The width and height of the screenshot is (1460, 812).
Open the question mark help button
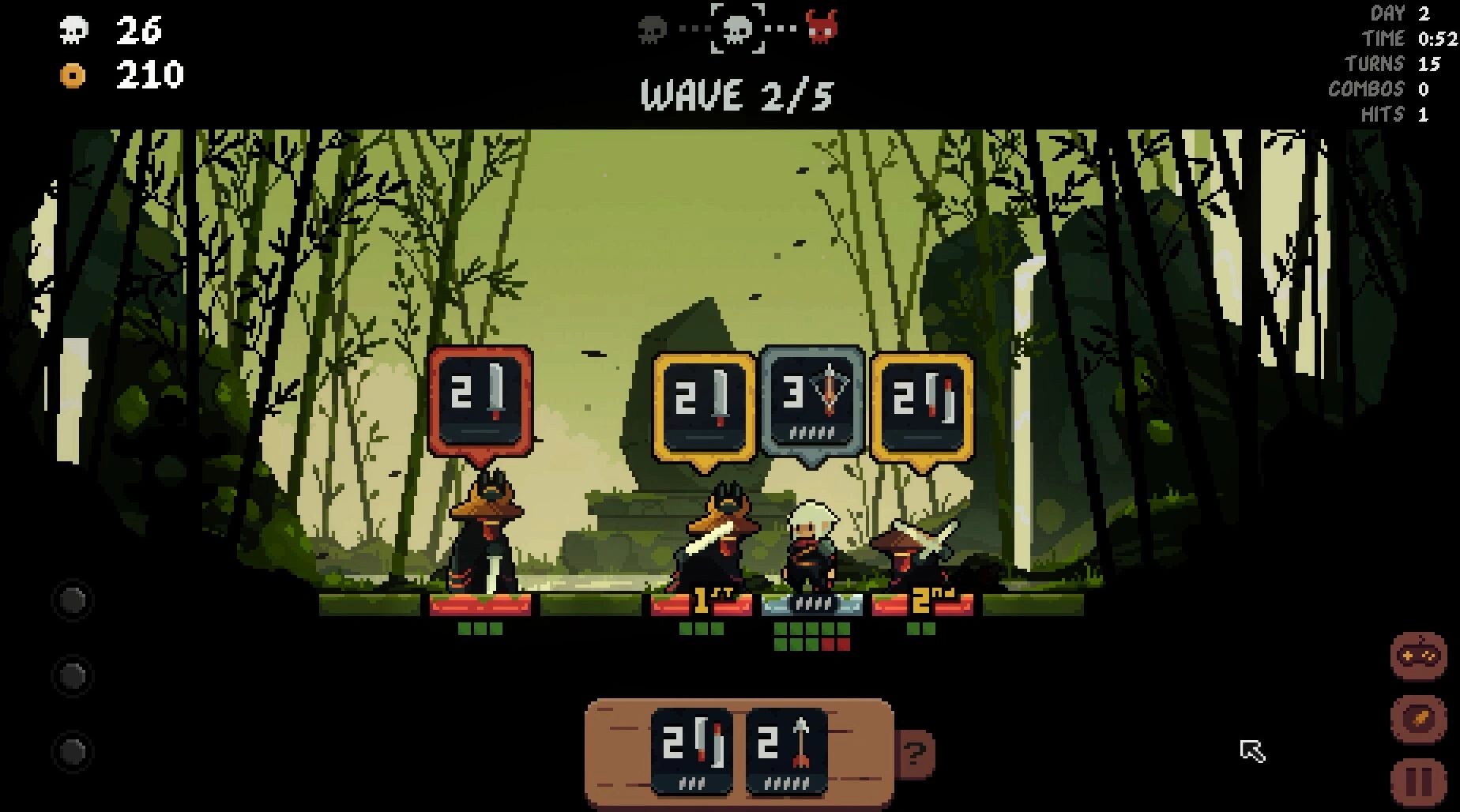pyautogui.click(x=915, y=753)
